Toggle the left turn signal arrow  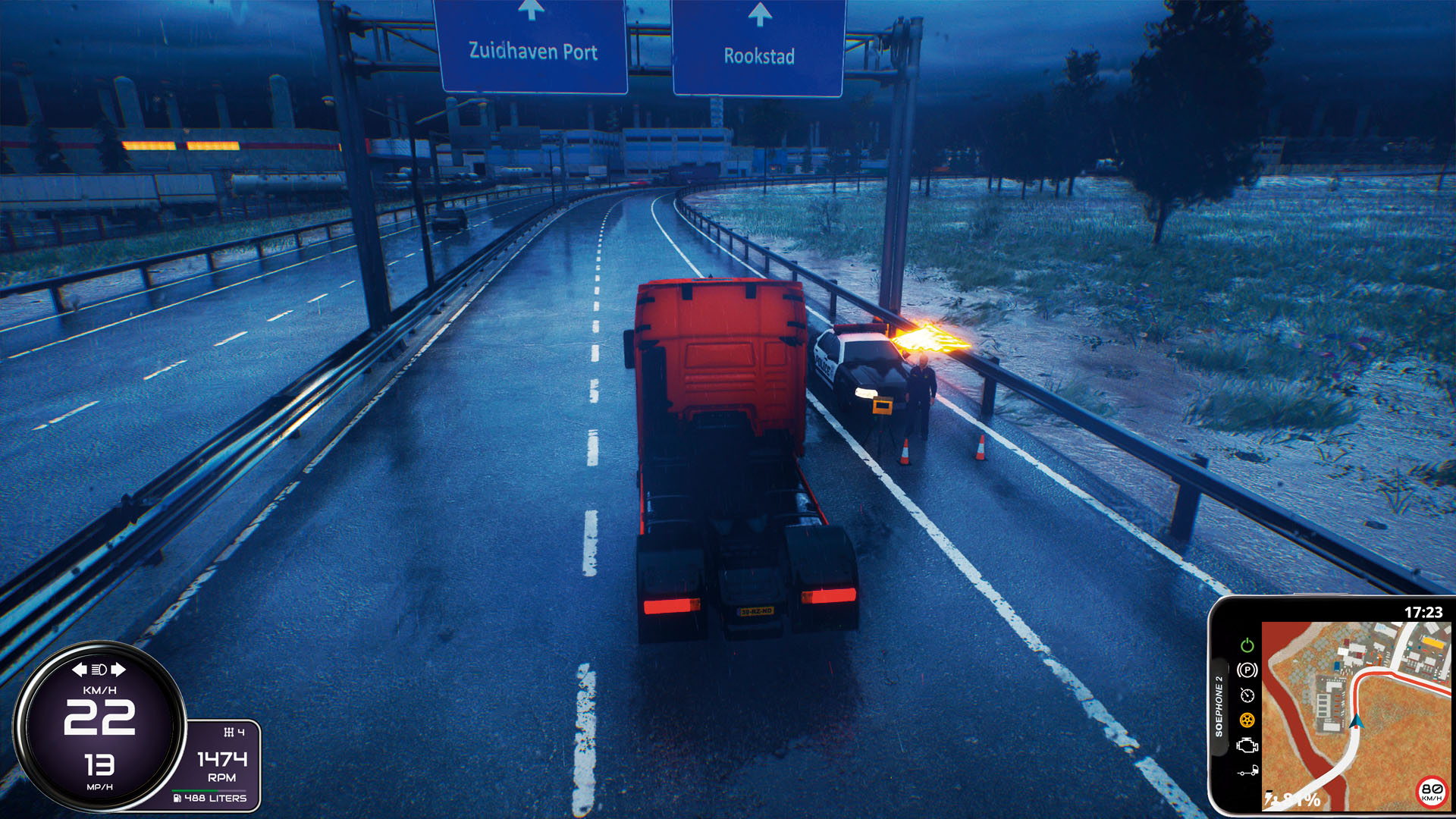80,669
